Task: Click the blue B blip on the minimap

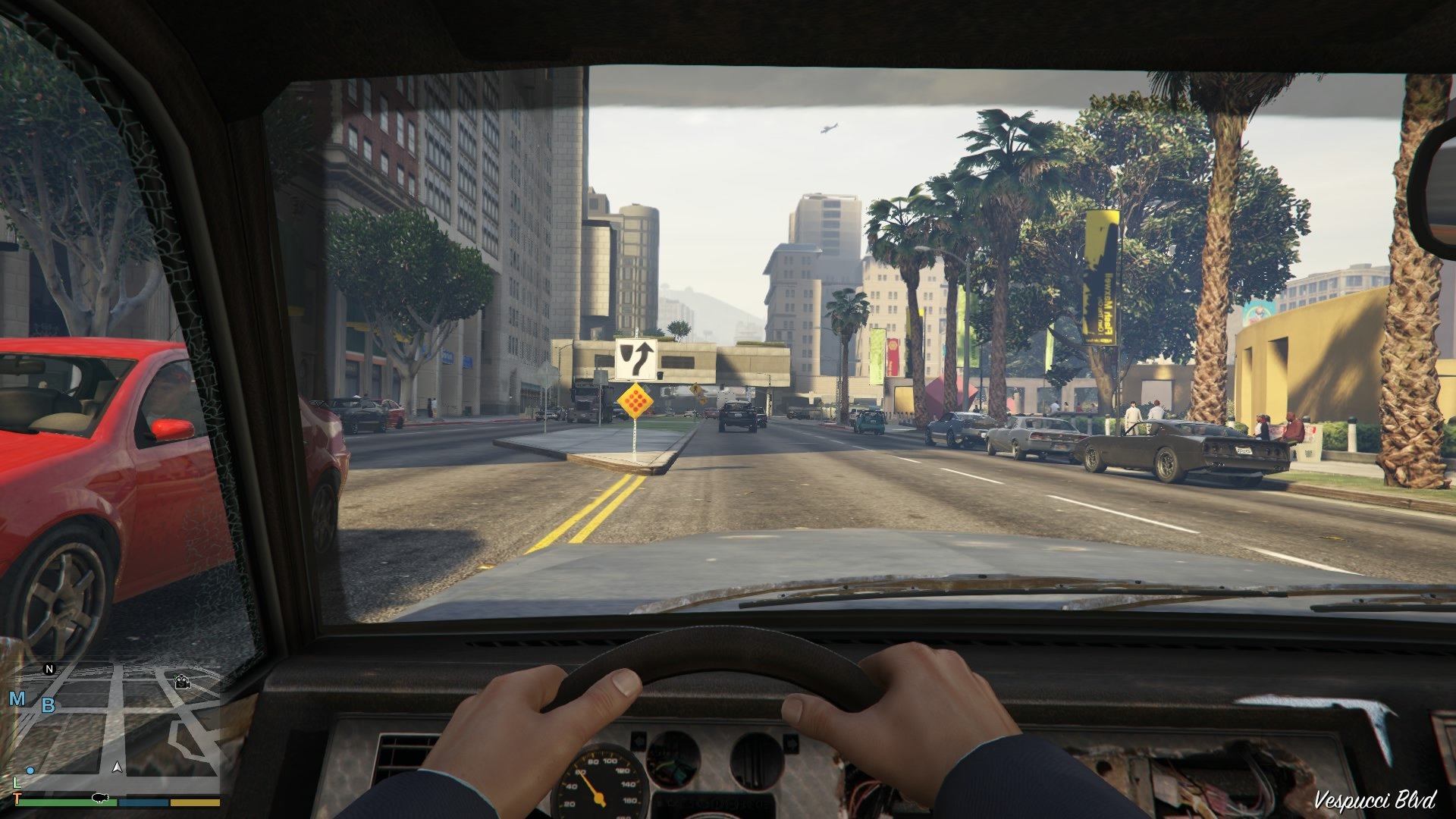Action: point(49,706)
